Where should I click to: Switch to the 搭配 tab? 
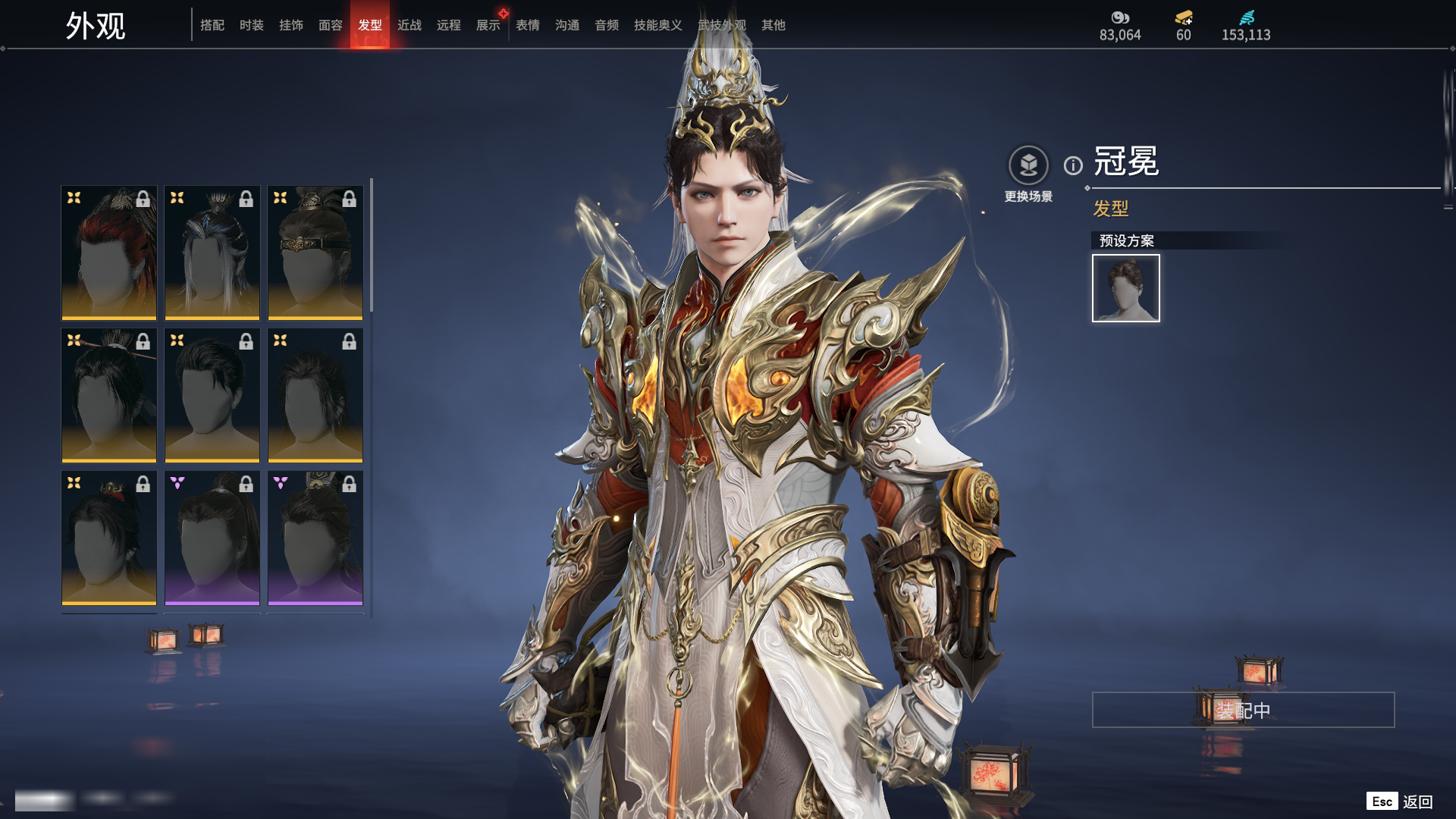[212, 25]
